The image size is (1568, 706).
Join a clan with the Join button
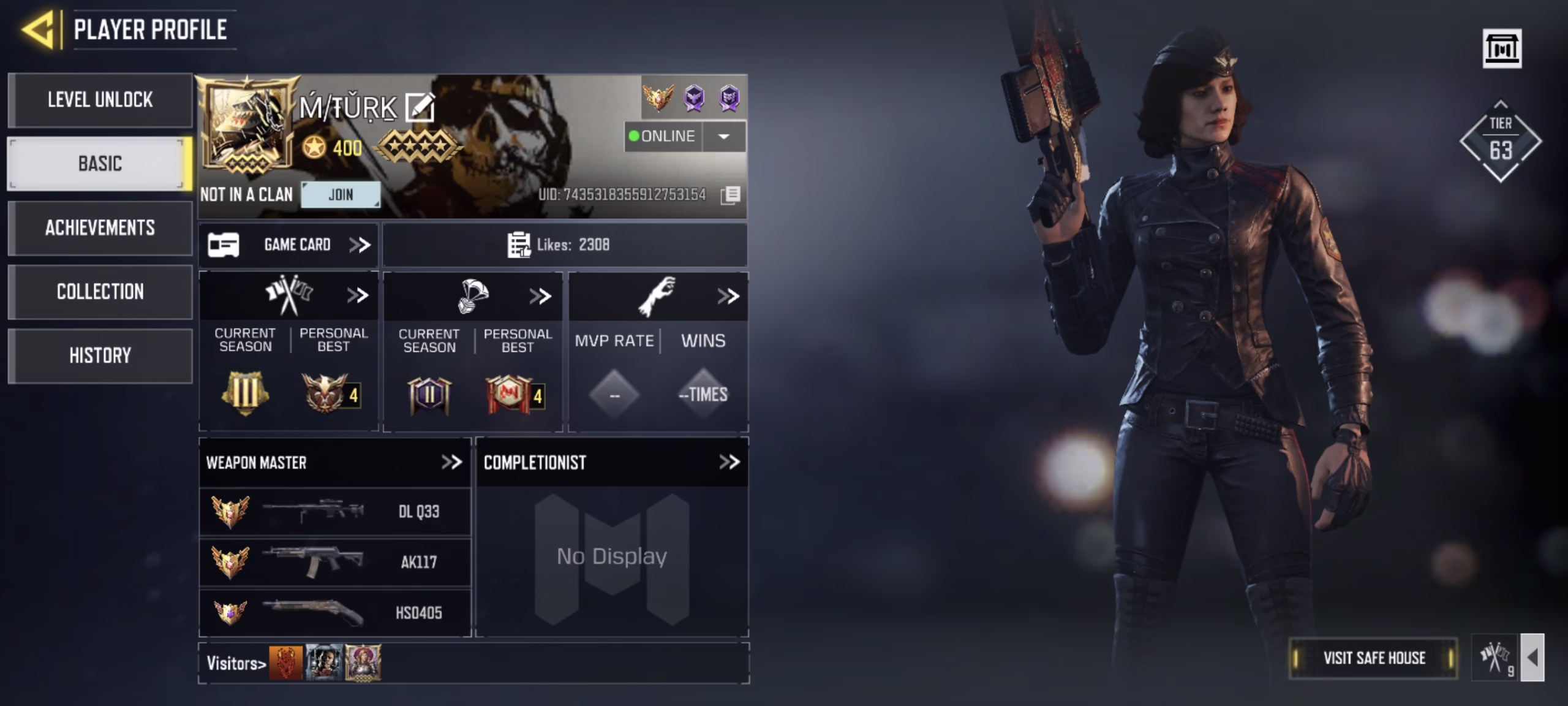pos(341,195)
